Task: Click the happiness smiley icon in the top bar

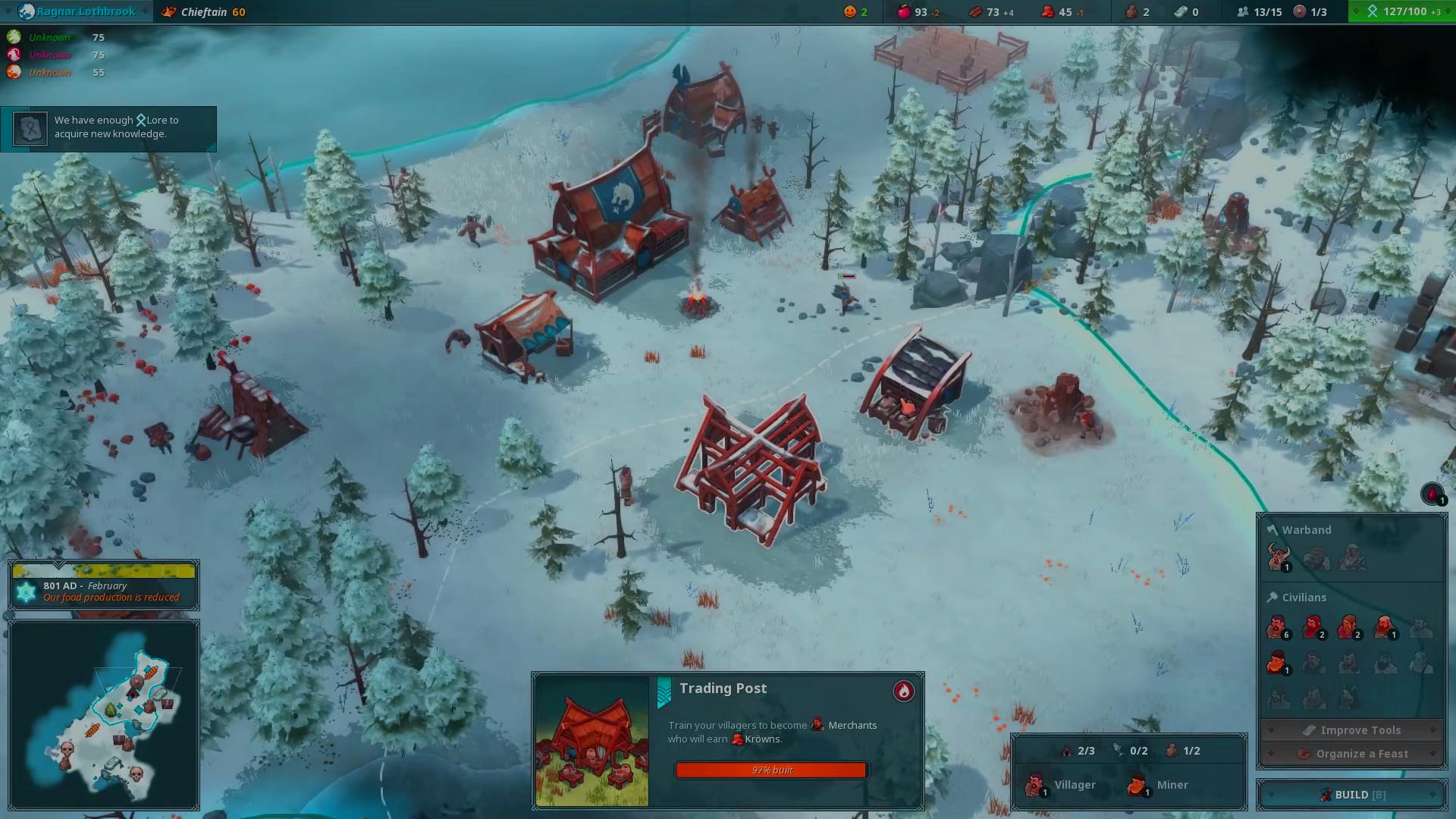Action: [849, 11]
